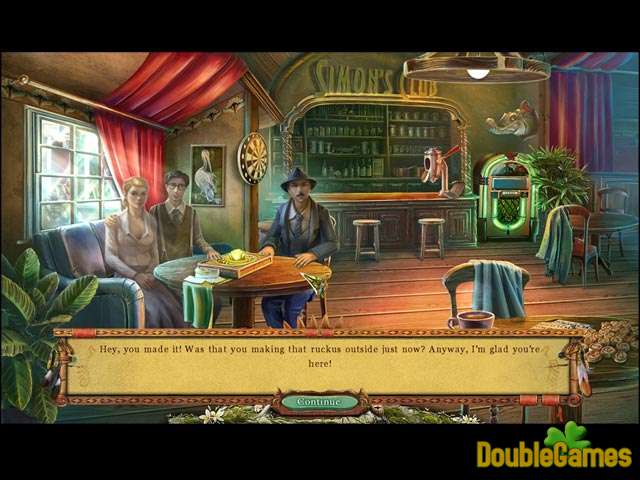
Task: Continue the dialogue
Action: (x=319, y=402)
